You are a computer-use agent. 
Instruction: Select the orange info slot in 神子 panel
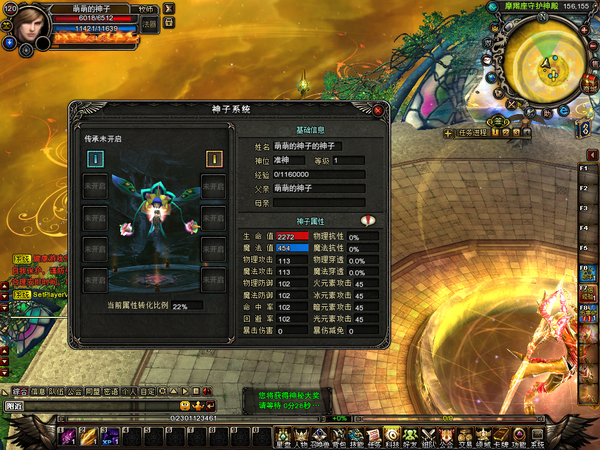coord(213,158)
